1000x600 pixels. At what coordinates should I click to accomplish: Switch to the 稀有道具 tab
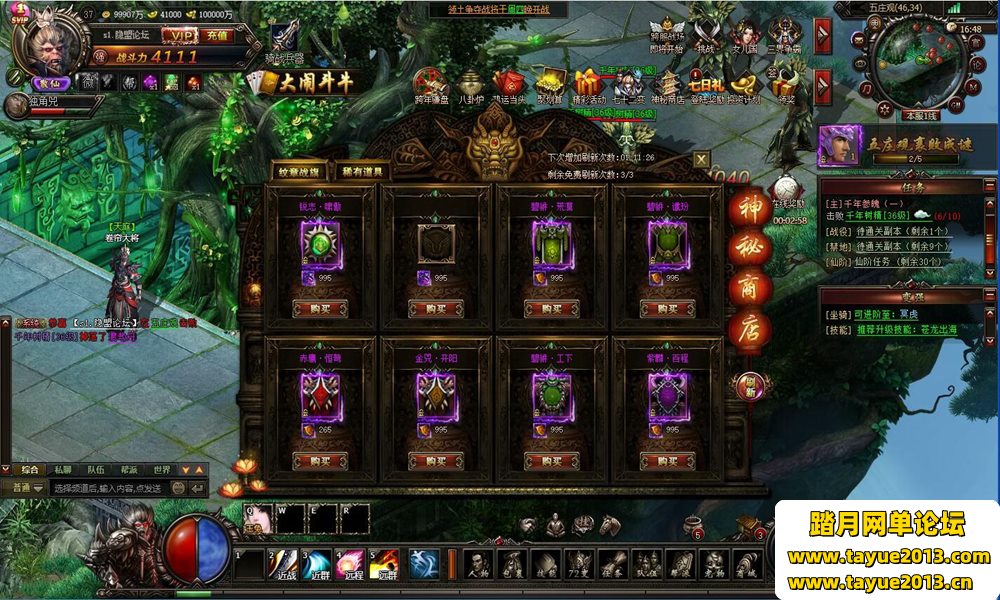(361, 172)
